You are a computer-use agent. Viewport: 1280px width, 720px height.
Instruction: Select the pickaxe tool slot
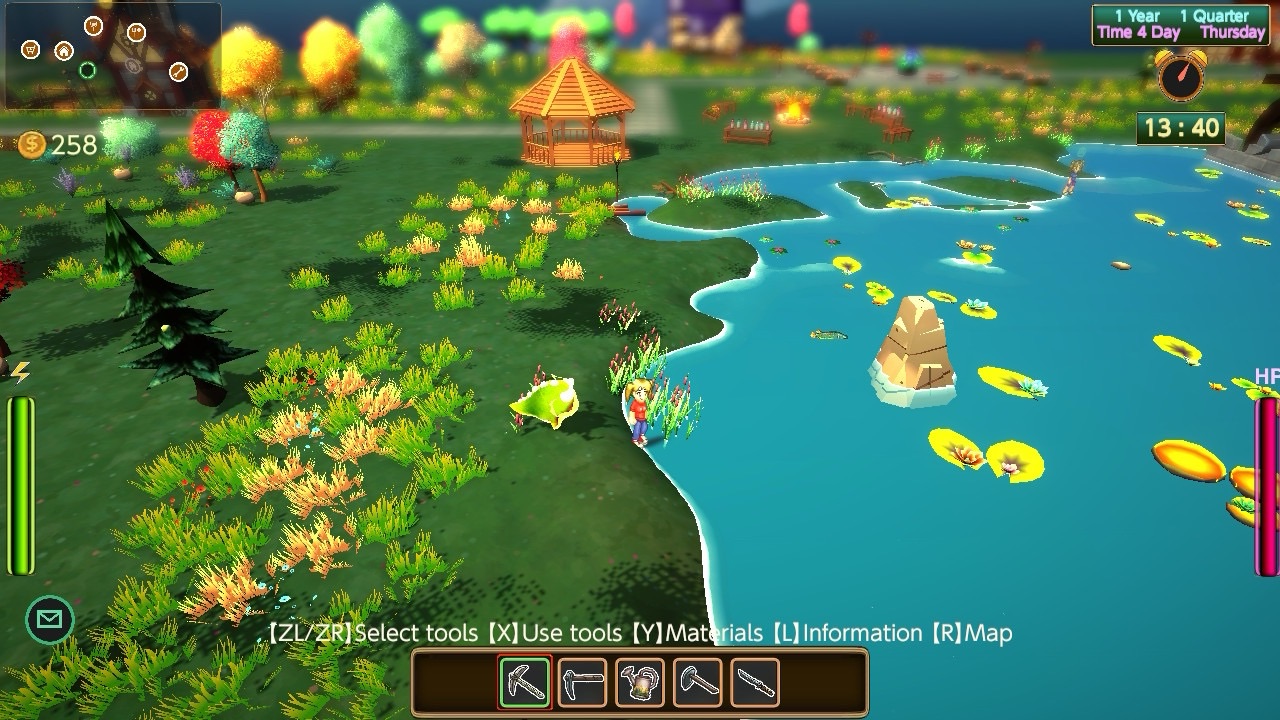click(525, 683)
